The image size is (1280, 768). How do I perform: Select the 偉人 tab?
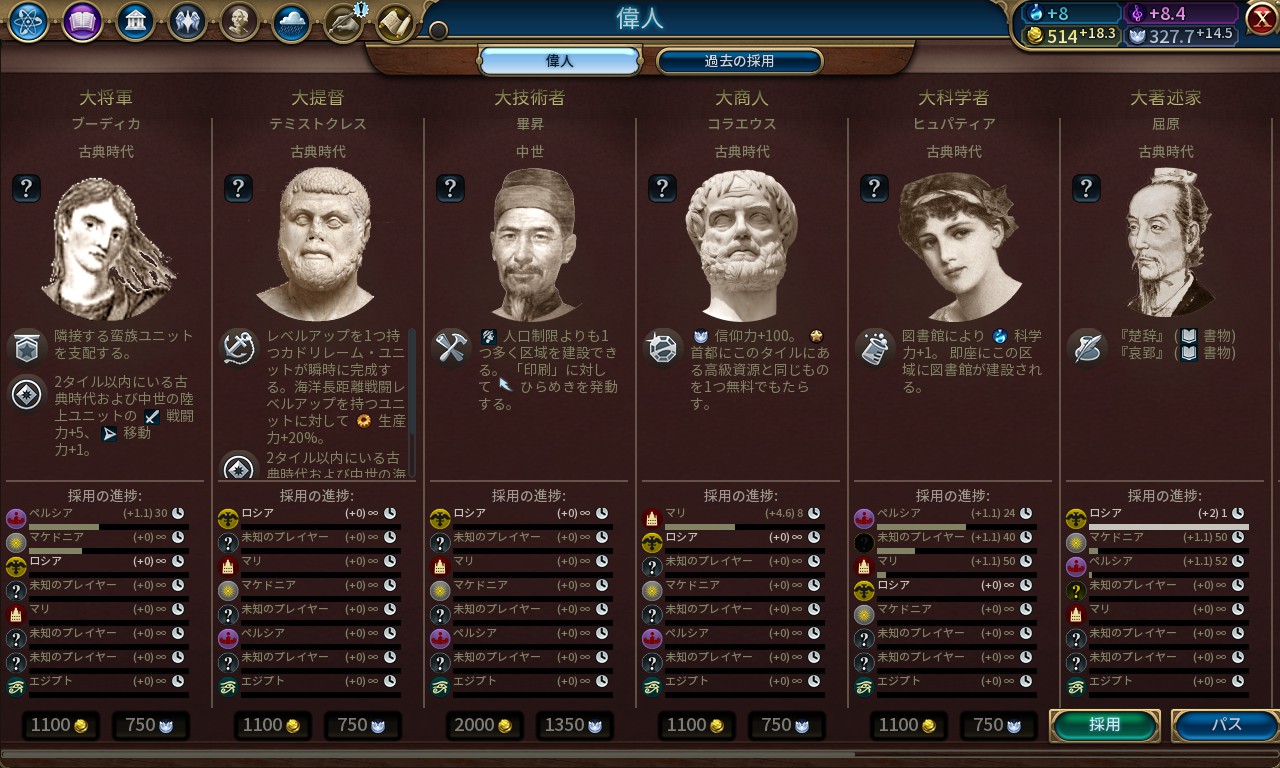[x=559, y=61]
